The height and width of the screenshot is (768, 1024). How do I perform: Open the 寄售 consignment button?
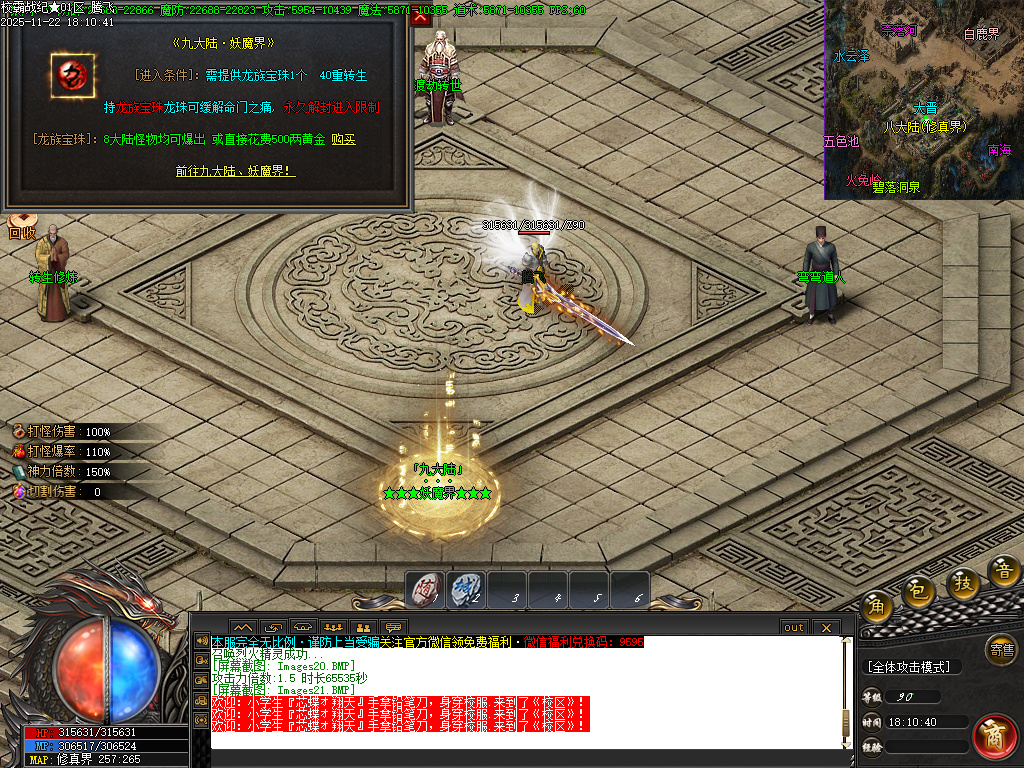pos(1000,649)
